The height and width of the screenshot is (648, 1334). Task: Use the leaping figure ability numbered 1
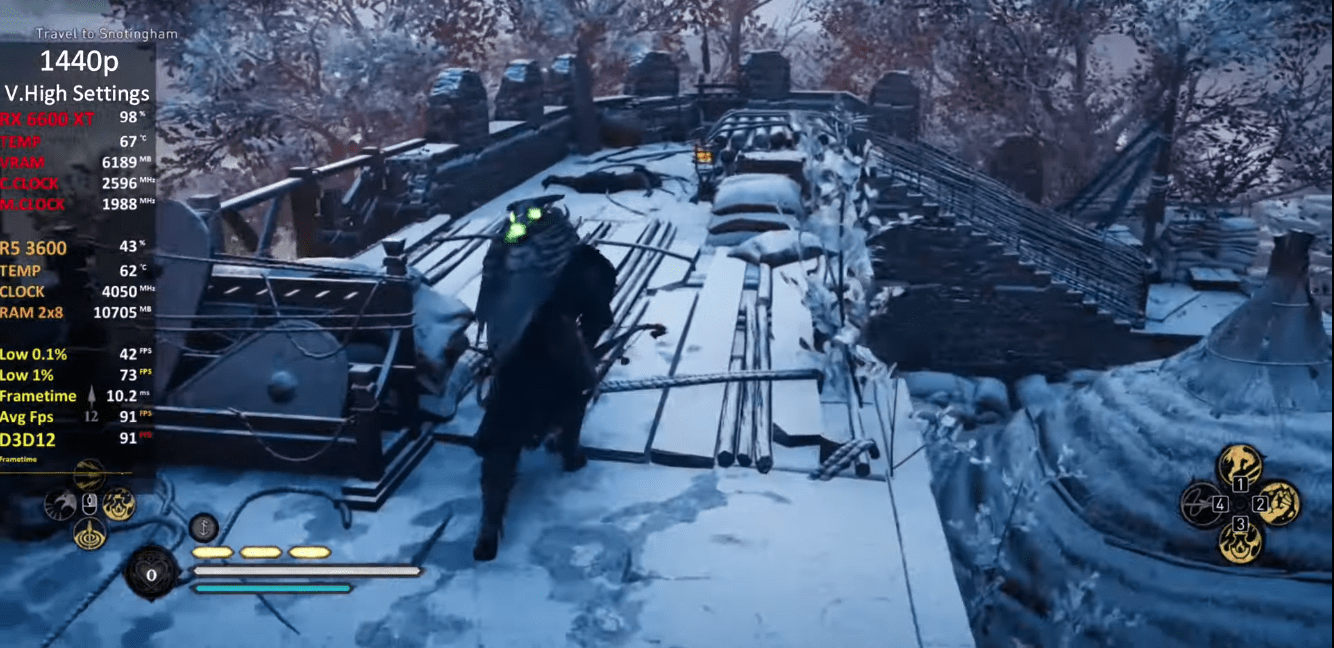[1240, 468]
